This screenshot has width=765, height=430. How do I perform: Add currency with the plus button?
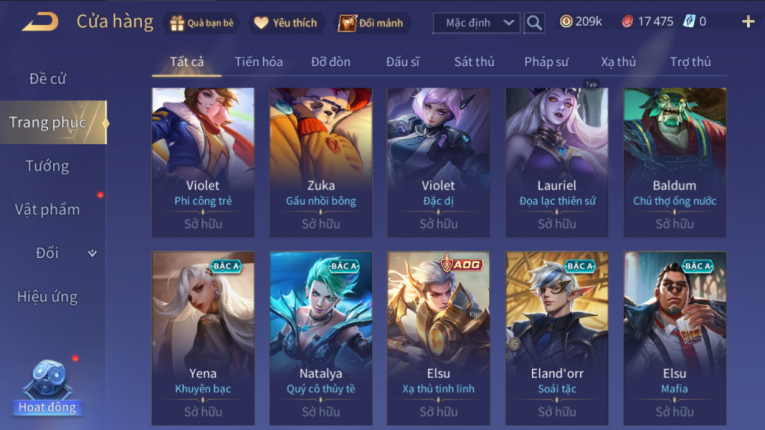748,21
